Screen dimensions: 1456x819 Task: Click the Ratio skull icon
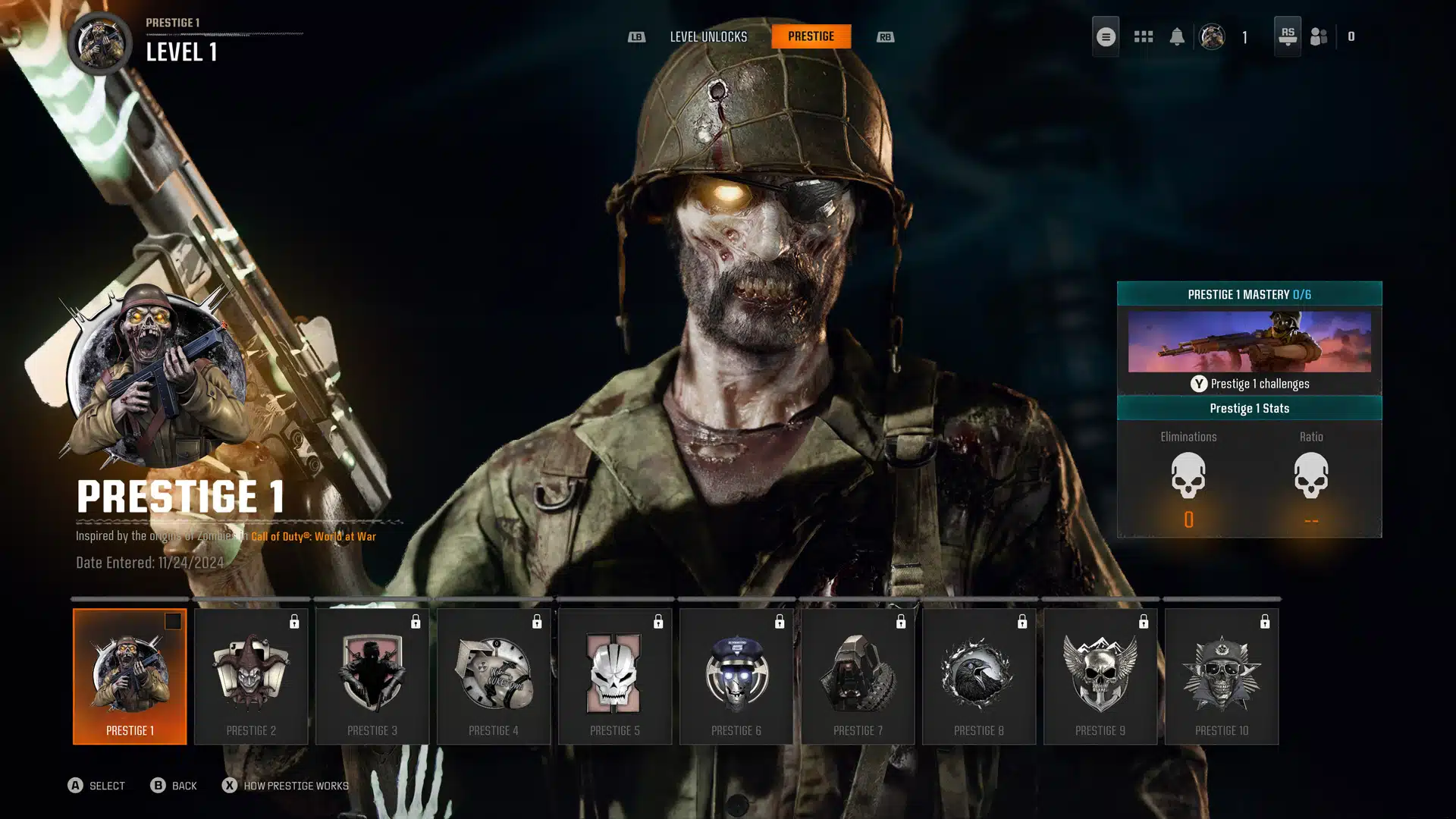click(1311, 479)
